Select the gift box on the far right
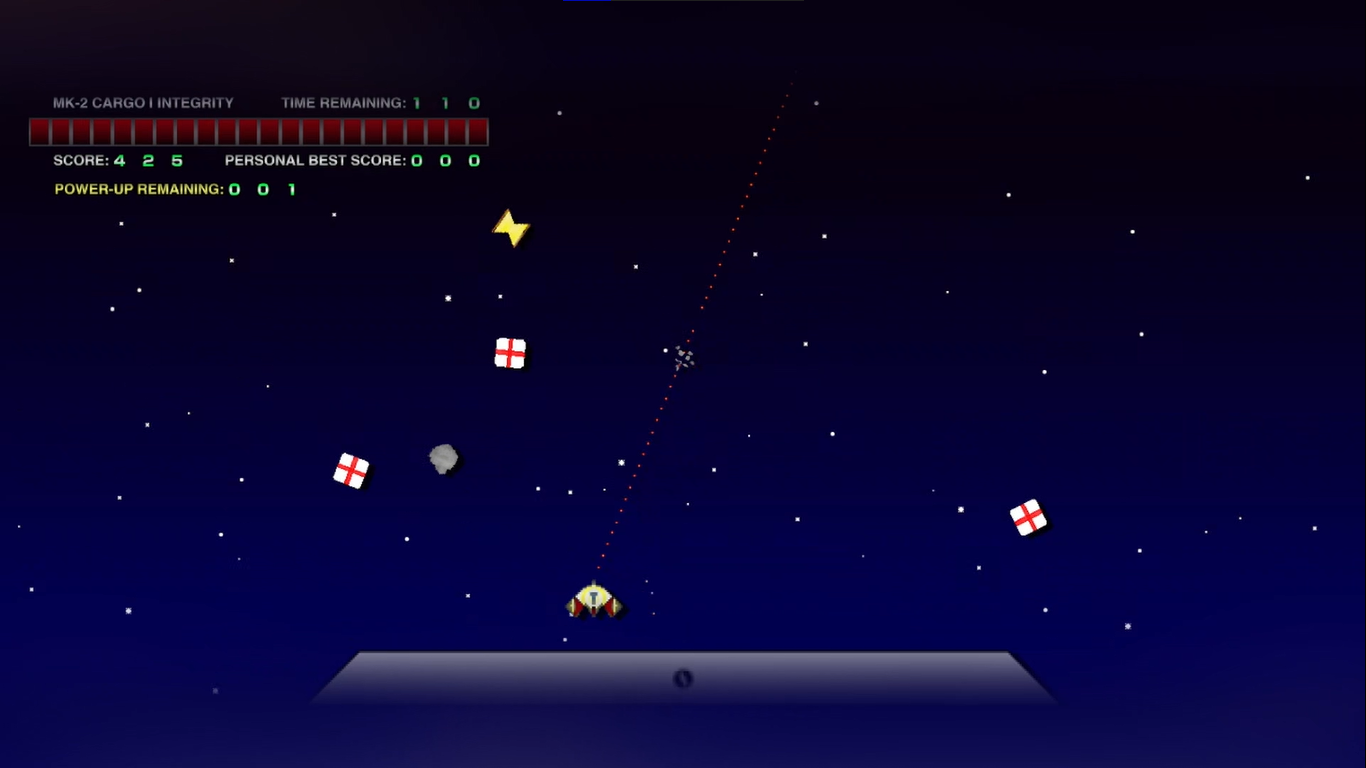Image resolution: width=1366 pixels, height=768 pixels. coord(1030,517)
